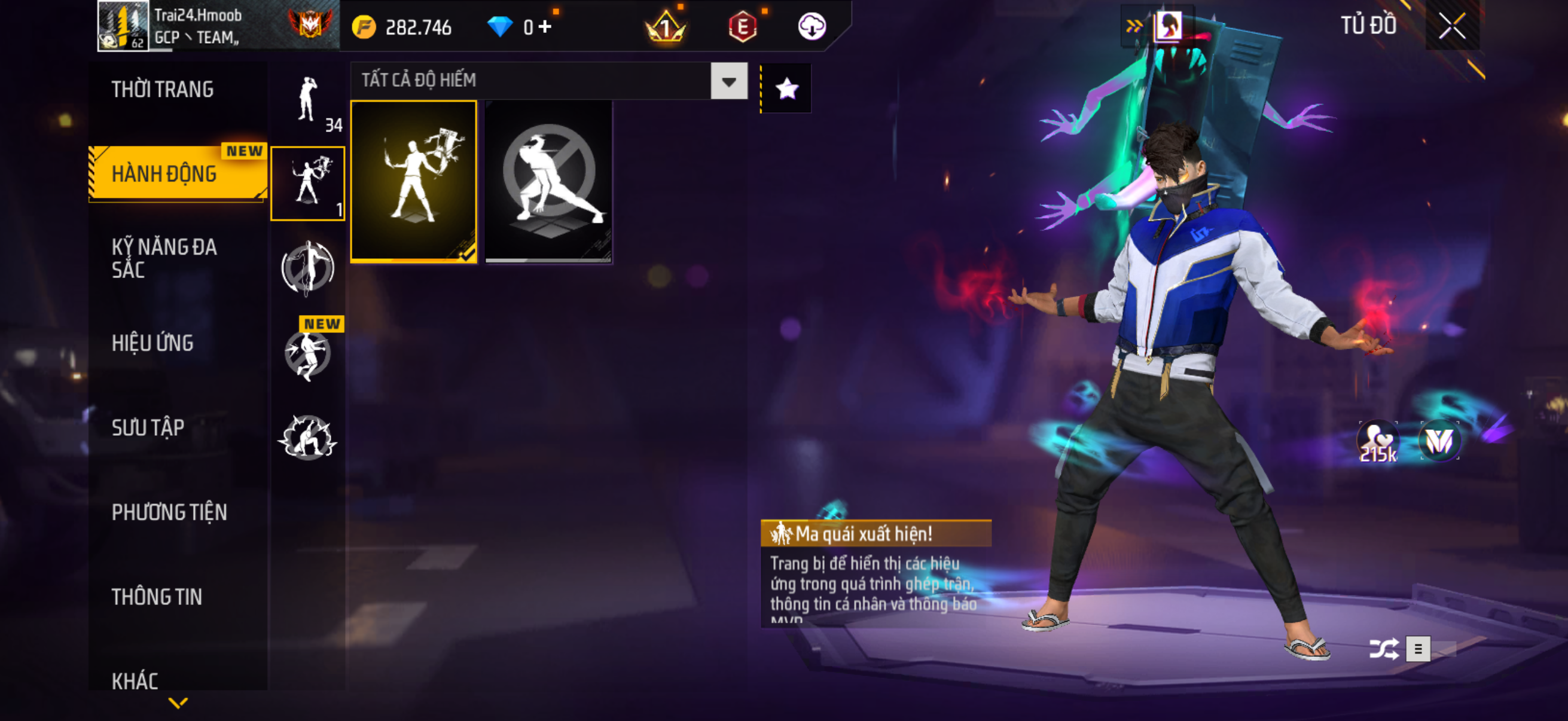Switch to Kỹ Năng Đa Sắc
This screenshot has height=721, width=1568.
(164, 258)
